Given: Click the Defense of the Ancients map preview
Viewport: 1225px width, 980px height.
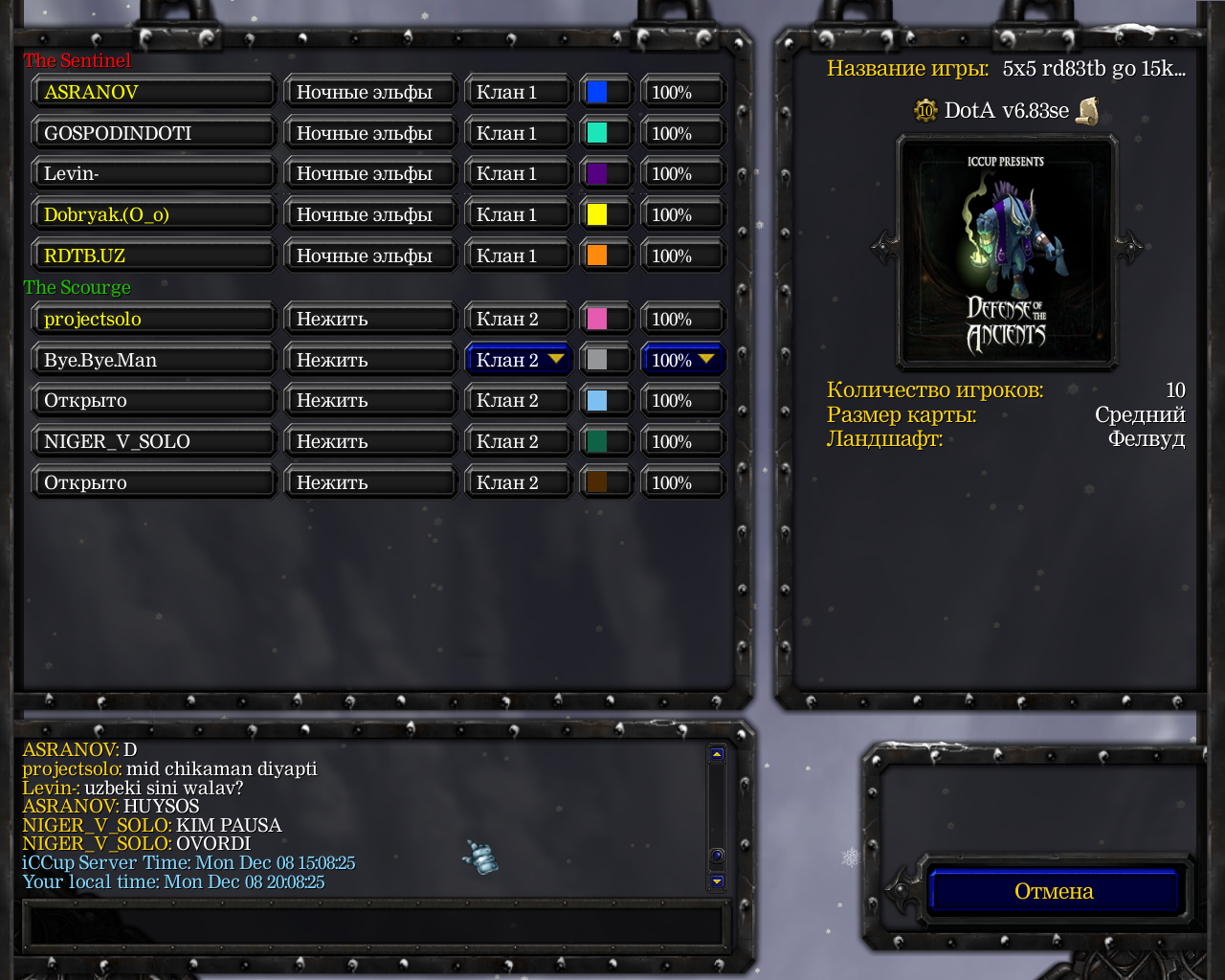Looking at the screenshot, I should (x=1006, y=252).
